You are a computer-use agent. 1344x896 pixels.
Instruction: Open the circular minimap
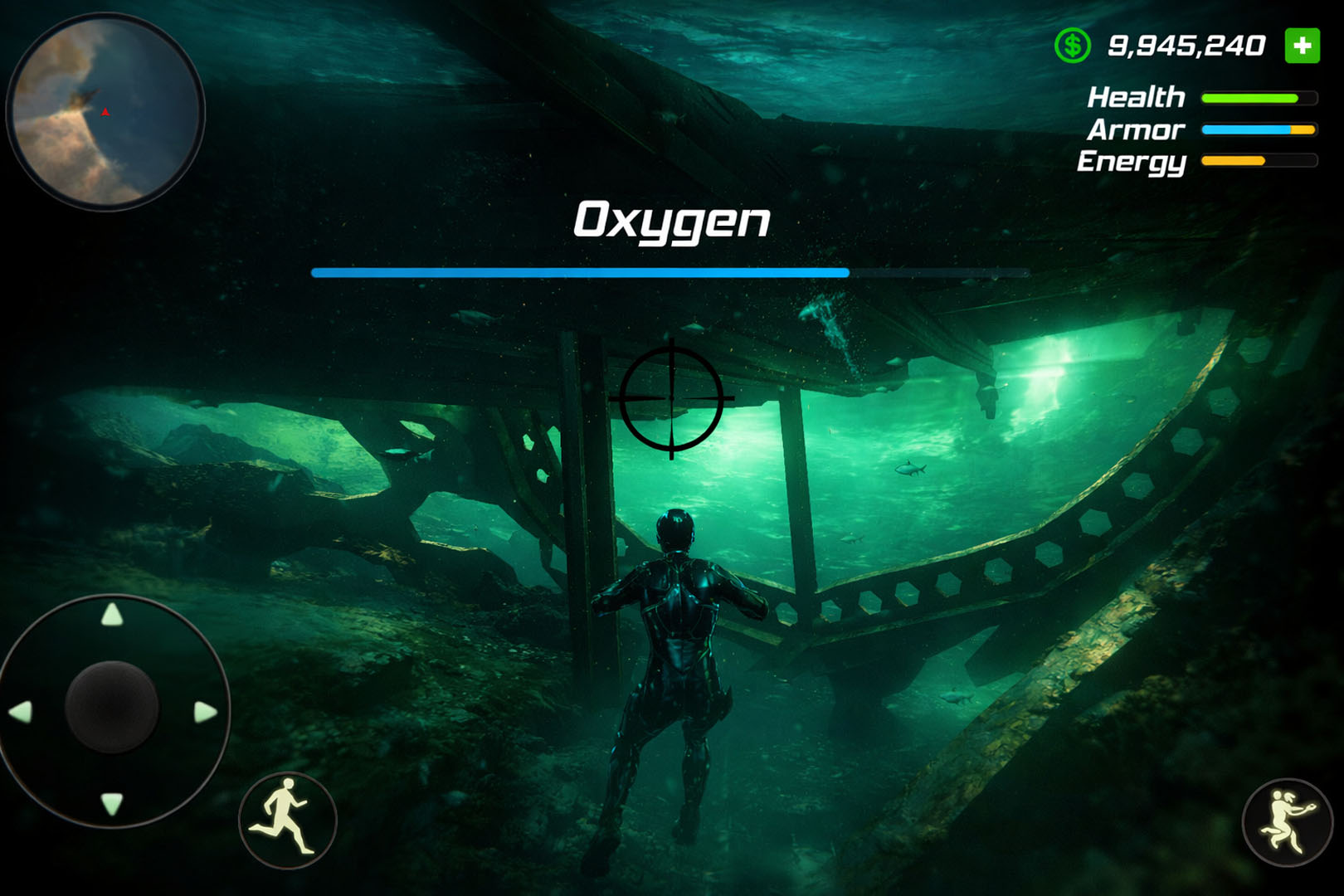105,112
